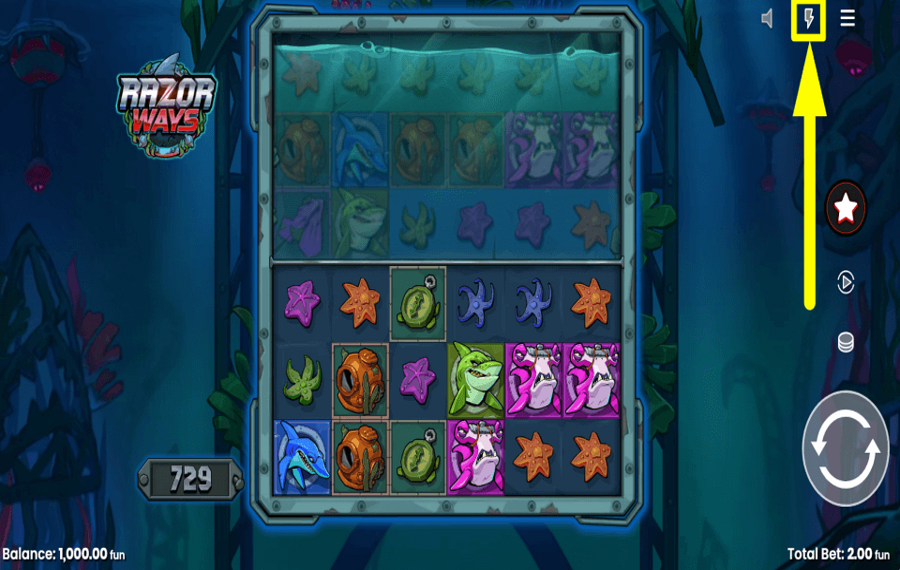Viewport: 900px width, 570px height.
Task: Open the coin stack bet settings
Action: coord(846,343)
